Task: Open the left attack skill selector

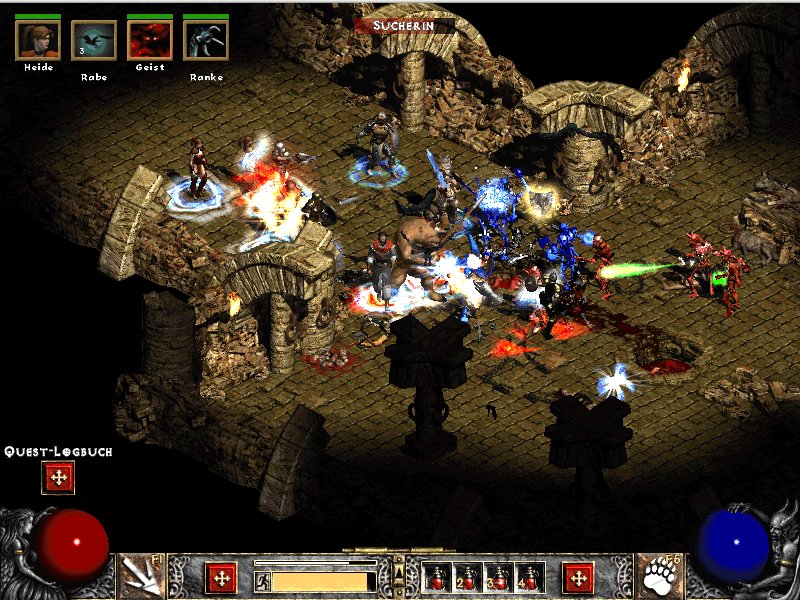Action: pyautogui.click(x=141, y=577)
